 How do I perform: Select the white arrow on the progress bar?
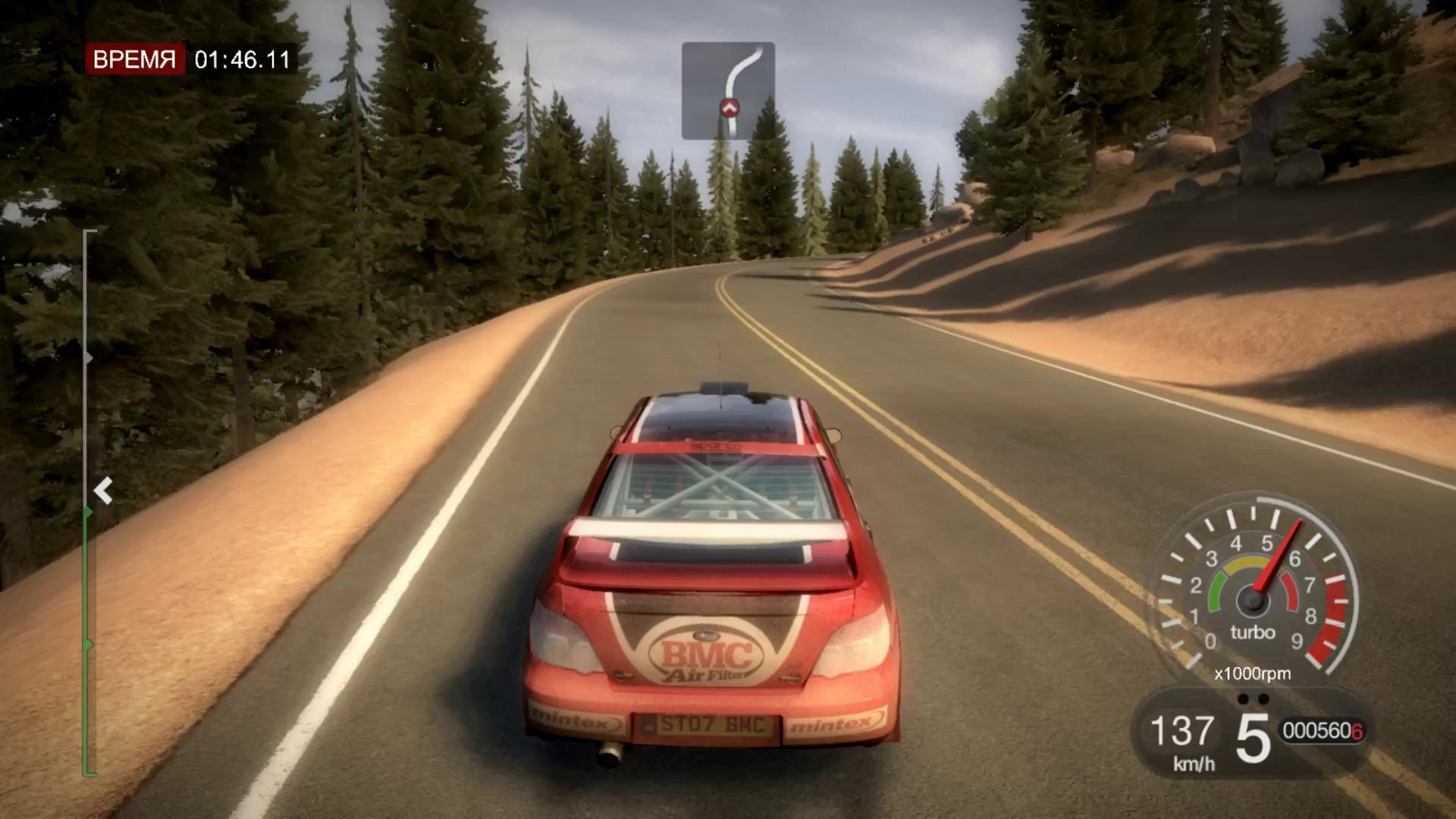(103, 491)
